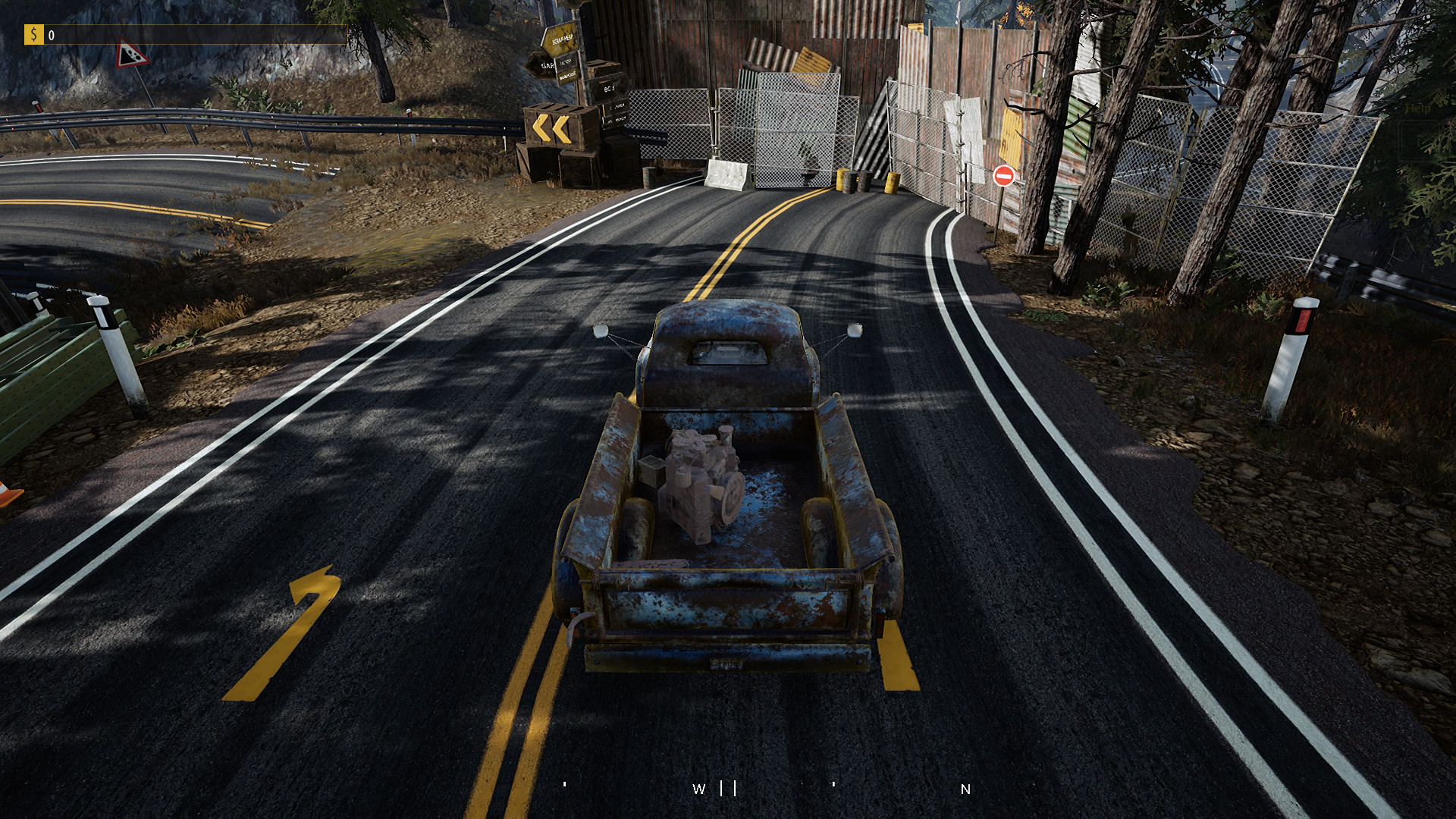This screenshot has width=1456, height=819.
Task: Click the BC 3 signpost plate
Action: point(609,89)
